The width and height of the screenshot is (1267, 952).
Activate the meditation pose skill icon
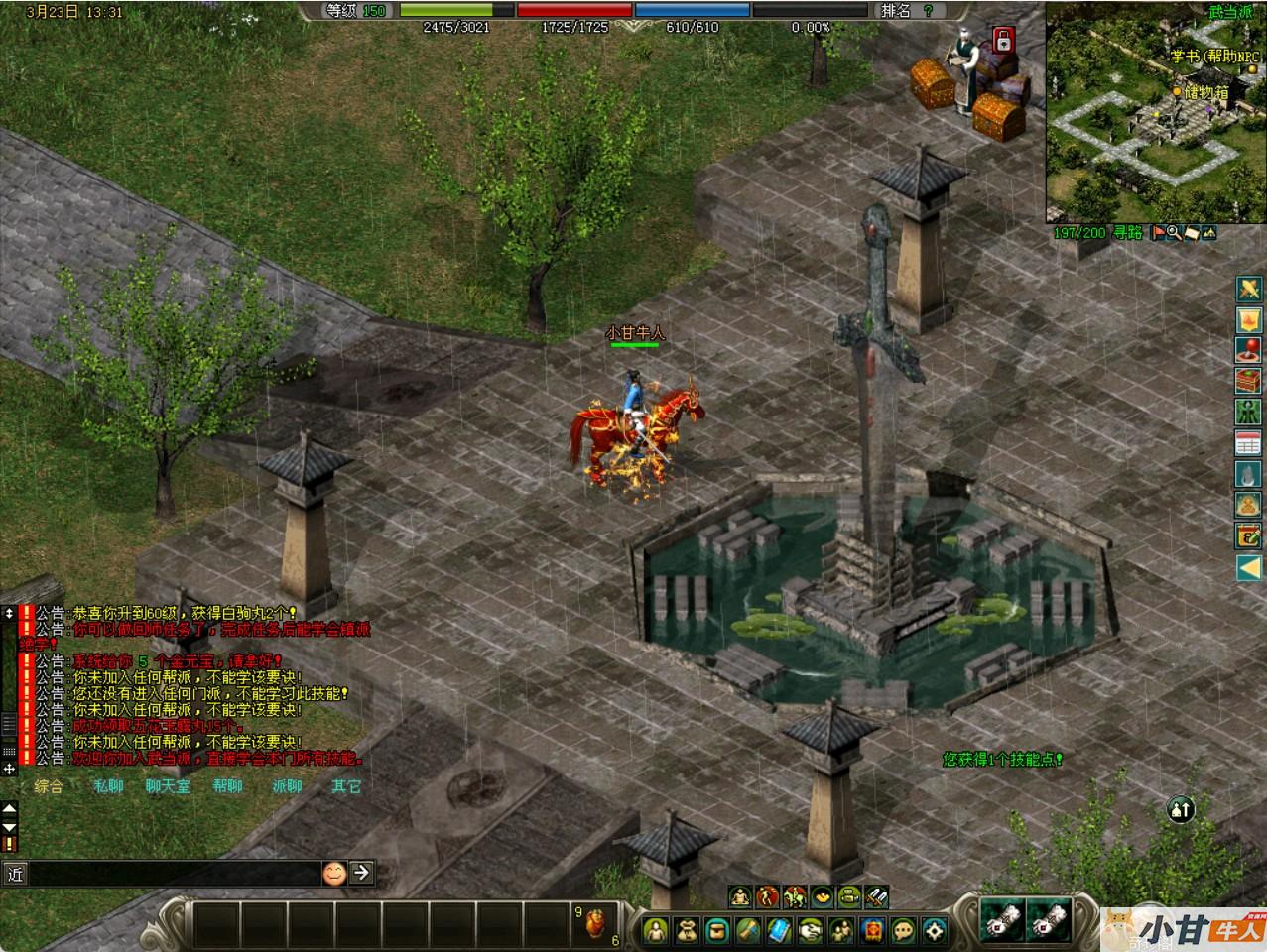pos(740,897)
